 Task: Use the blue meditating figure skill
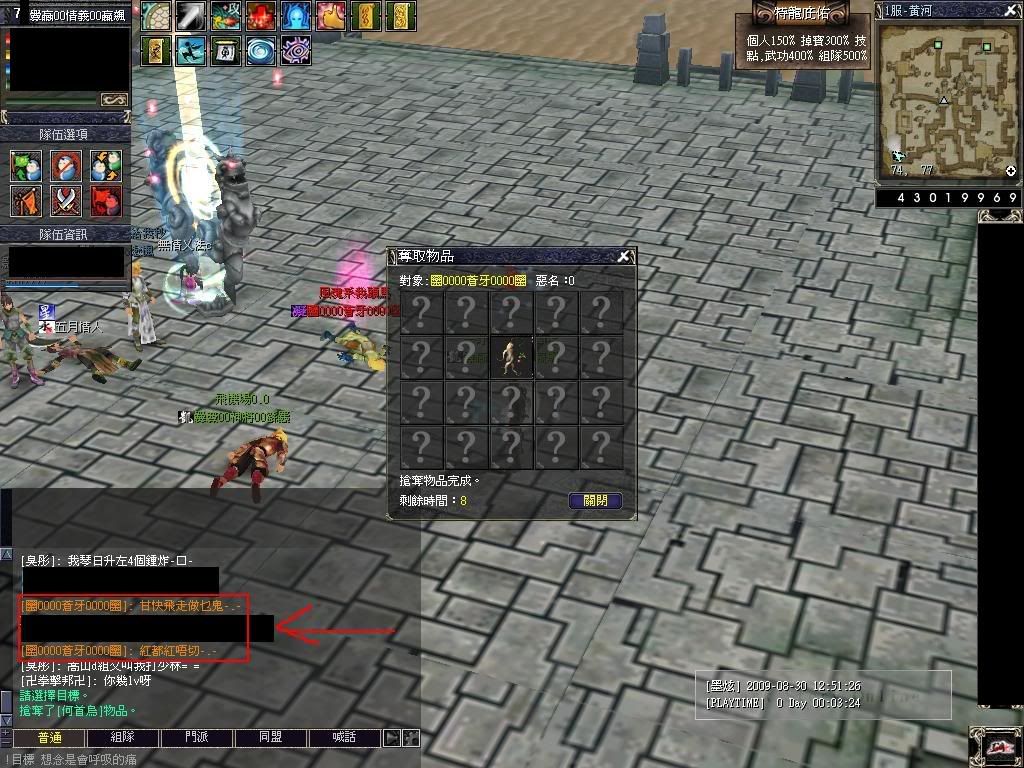click(295, 15)
